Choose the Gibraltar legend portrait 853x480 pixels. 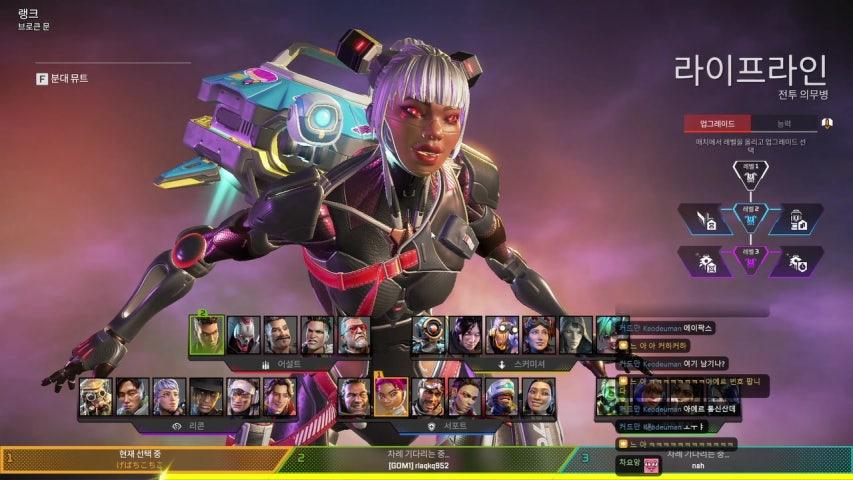(x=354, y=396)
